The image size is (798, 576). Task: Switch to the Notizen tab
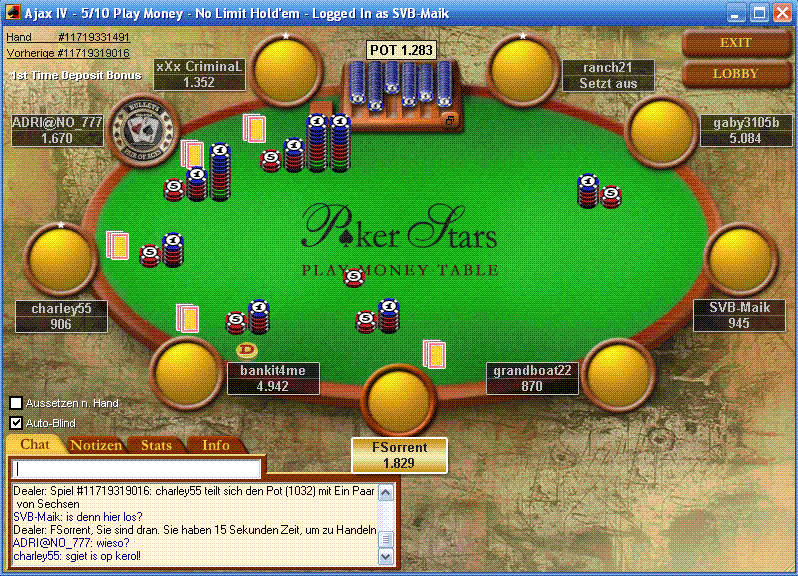pos(96,445)
